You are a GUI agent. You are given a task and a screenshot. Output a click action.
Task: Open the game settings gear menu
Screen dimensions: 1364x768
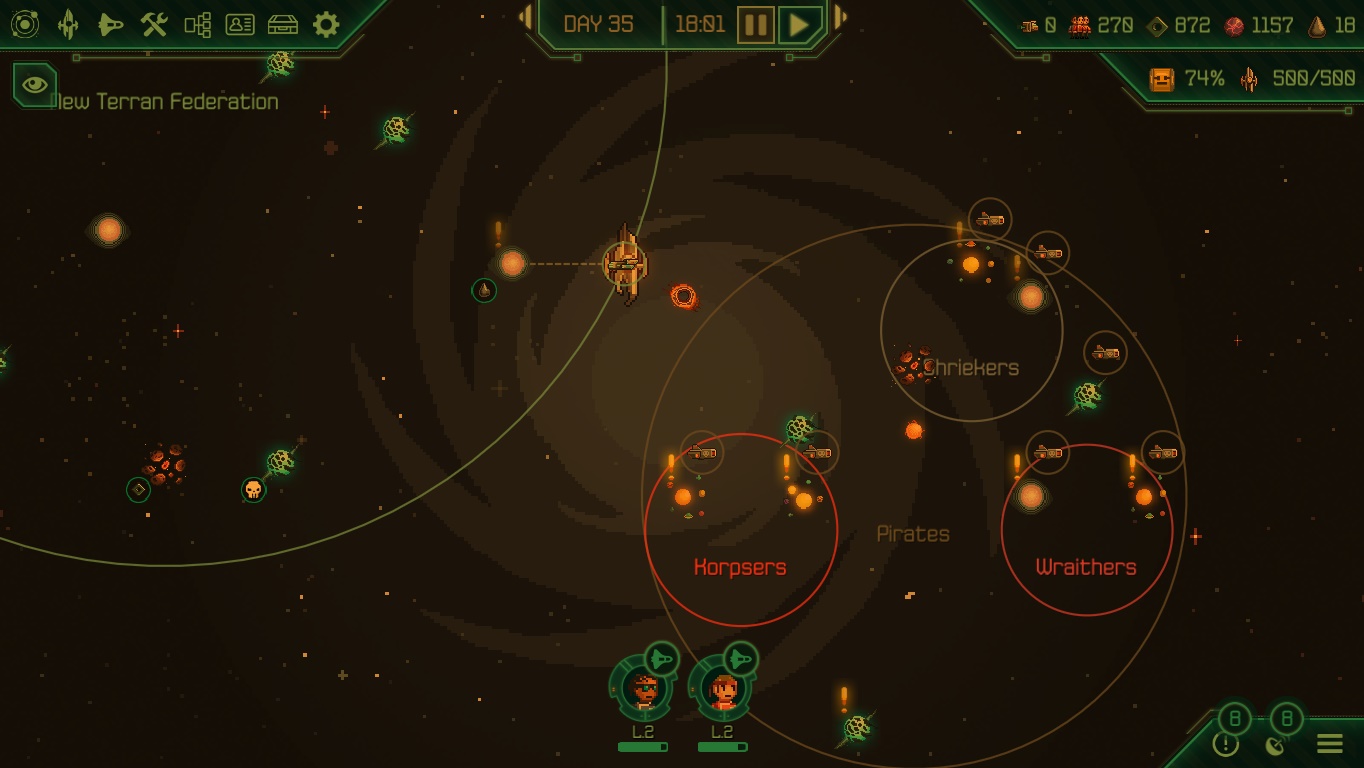point(324,24)
